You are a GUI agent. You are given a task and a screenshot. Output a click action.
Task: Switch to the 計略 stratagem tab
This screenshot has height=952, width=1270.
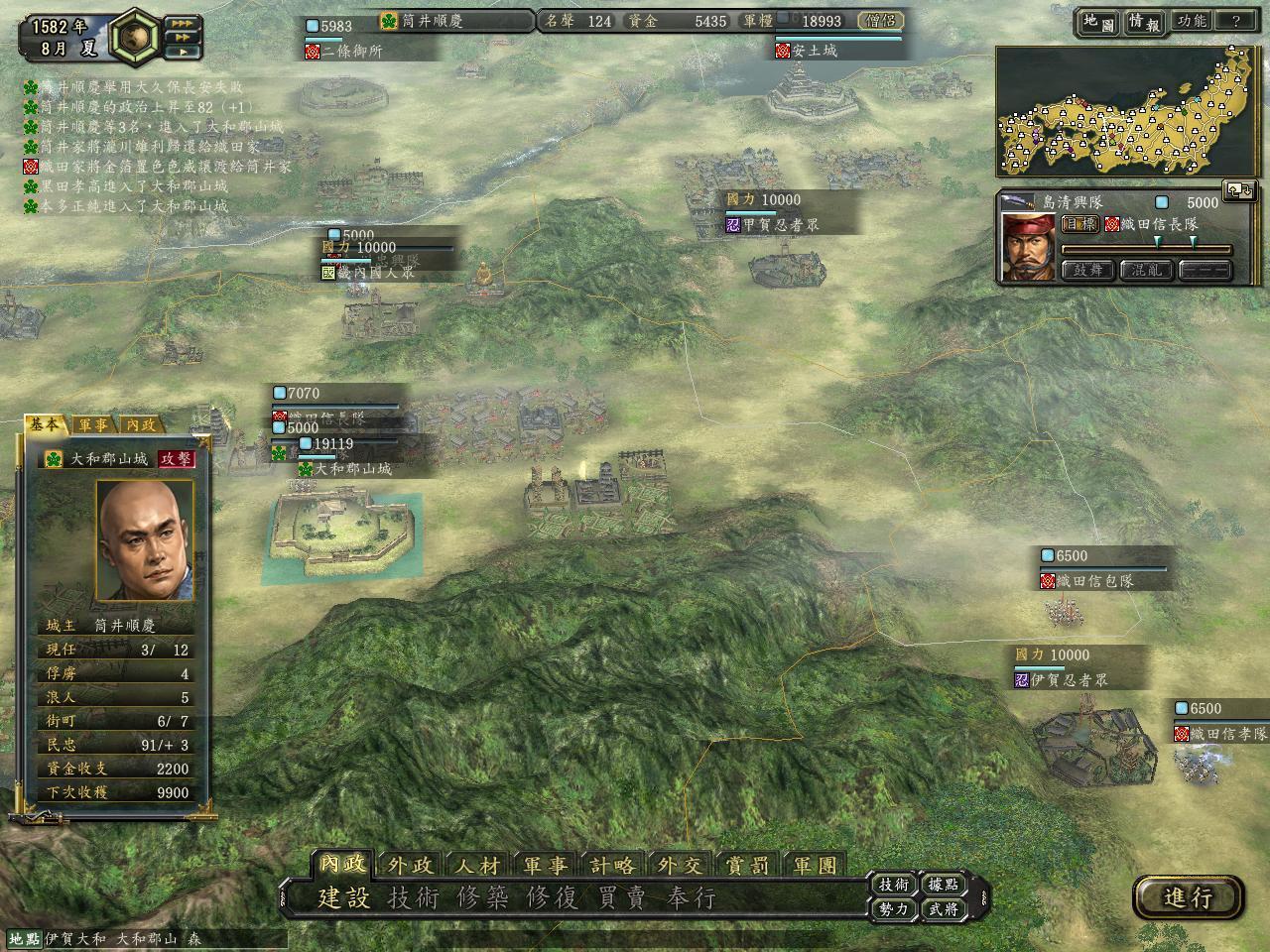point(613,866)
